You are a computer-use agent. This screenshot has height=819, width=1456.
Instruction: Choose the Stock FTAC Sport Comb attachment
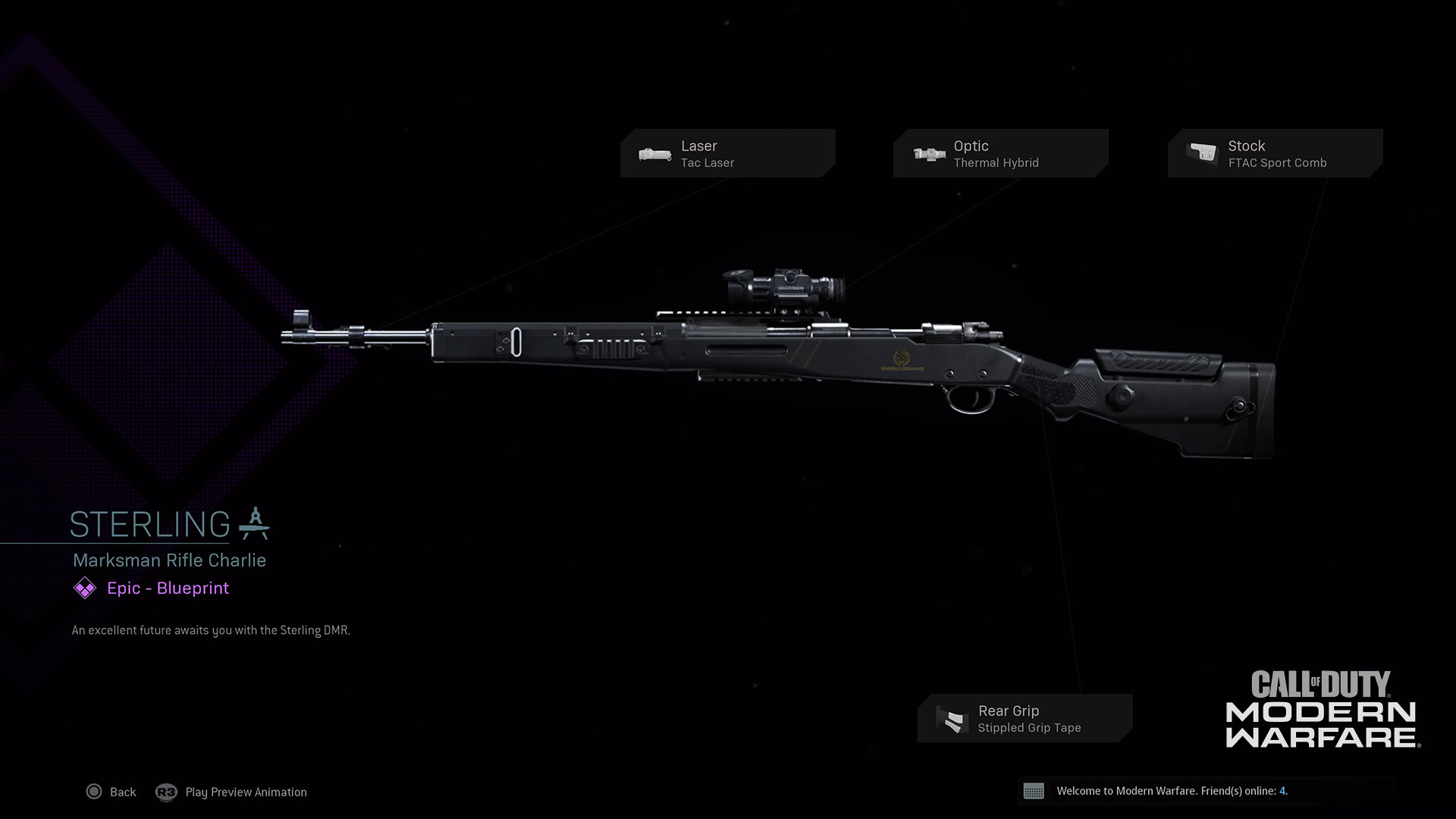[x=1275, y=153]
